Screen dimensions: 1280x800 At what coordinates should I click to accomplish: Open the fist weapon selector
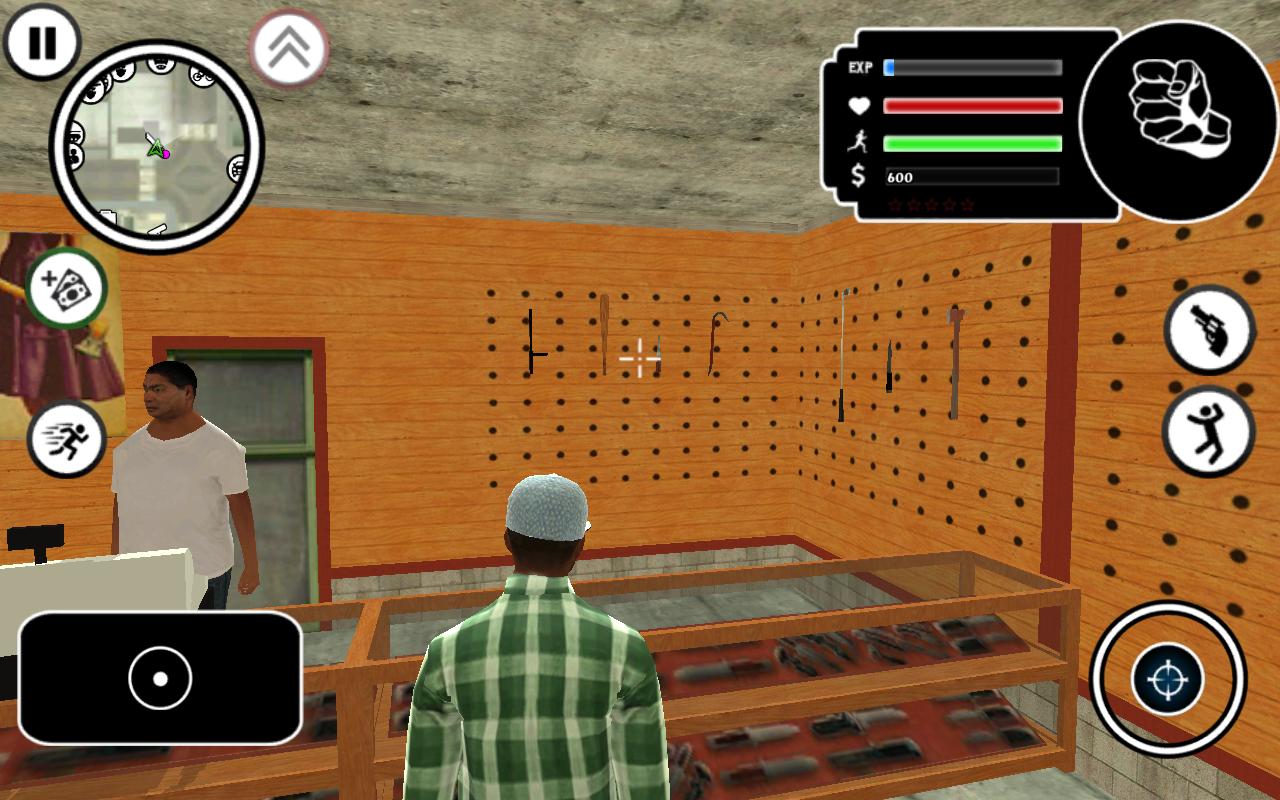point(1177,120)
